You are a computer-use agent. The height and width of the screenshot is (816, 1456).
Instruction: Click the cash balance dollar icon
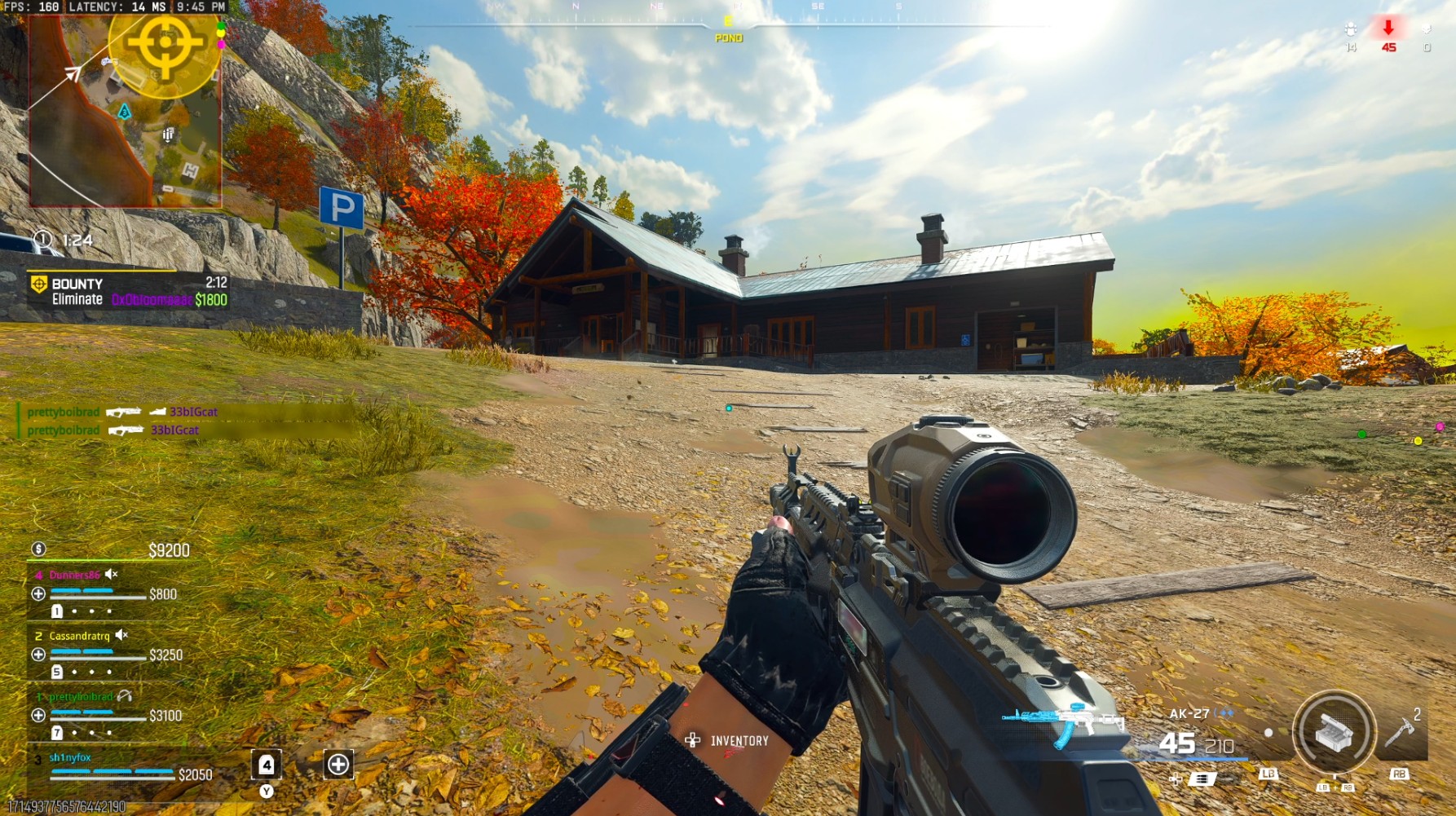click(38, 550)
